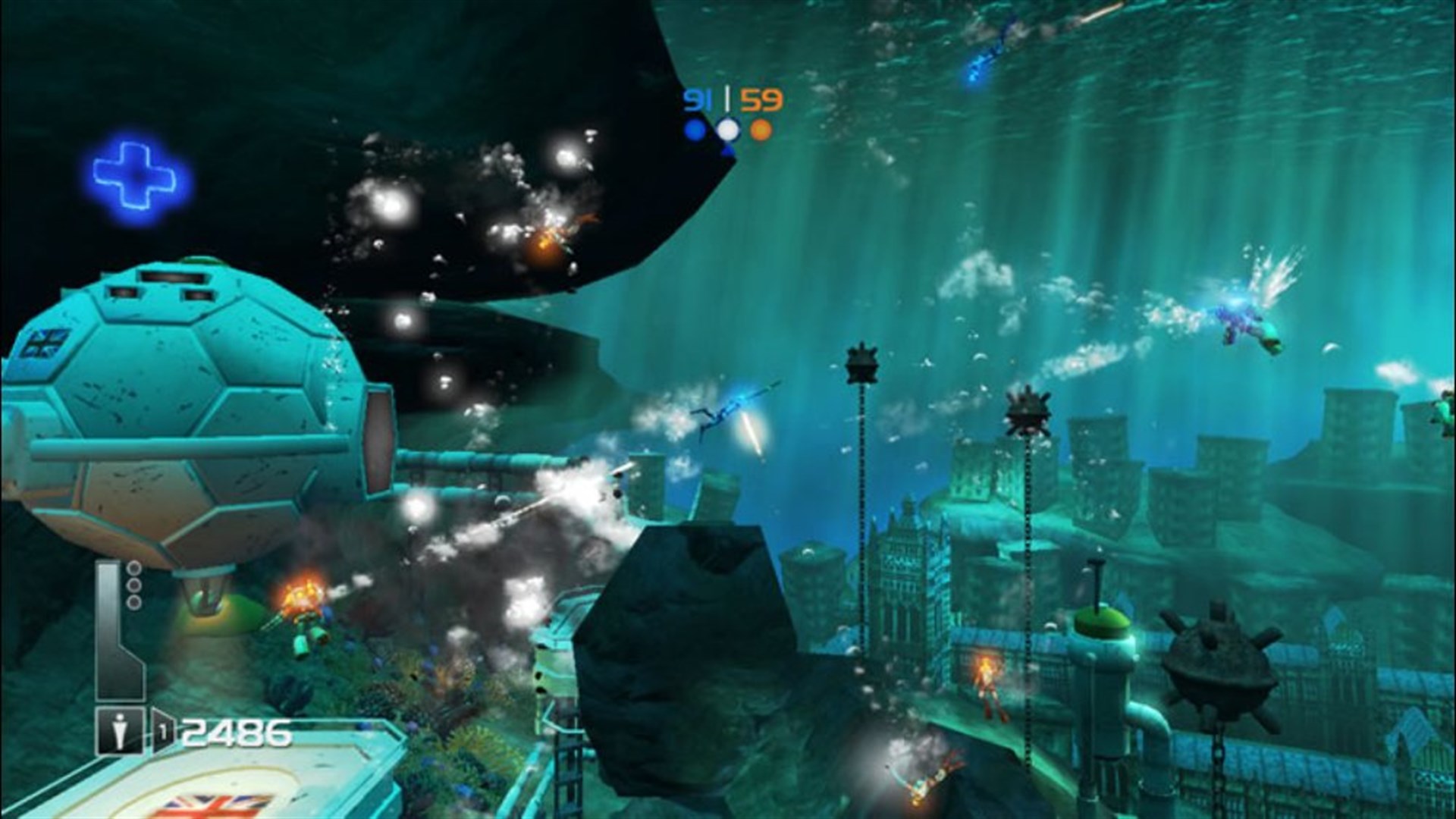The image size is (1456, 819).
Task: Click the white neutral indicator dot
Action: pos(728,129)
